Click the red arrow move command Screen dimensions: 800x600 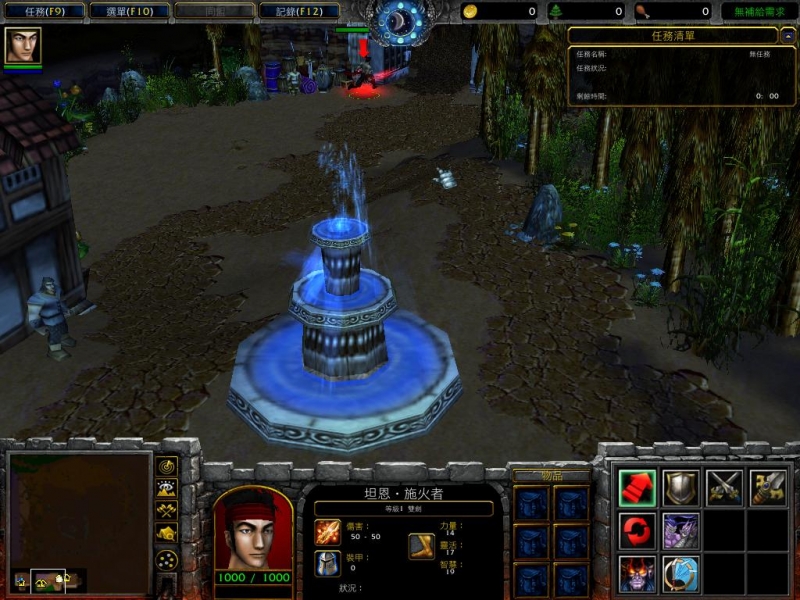(x=637, y=487)
